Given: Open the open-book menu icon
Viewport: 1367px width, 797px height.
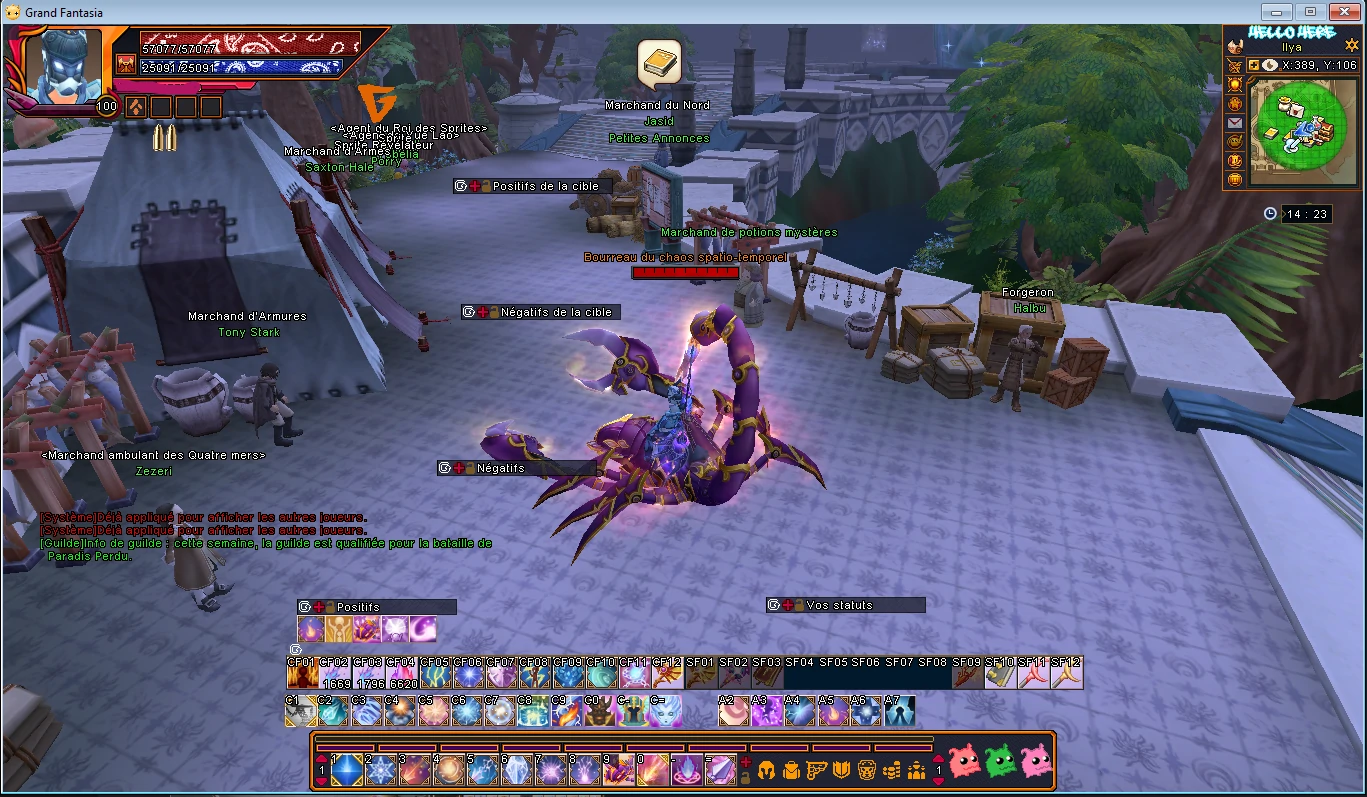Looking at the screenshot, I should [x=842, y=769].
